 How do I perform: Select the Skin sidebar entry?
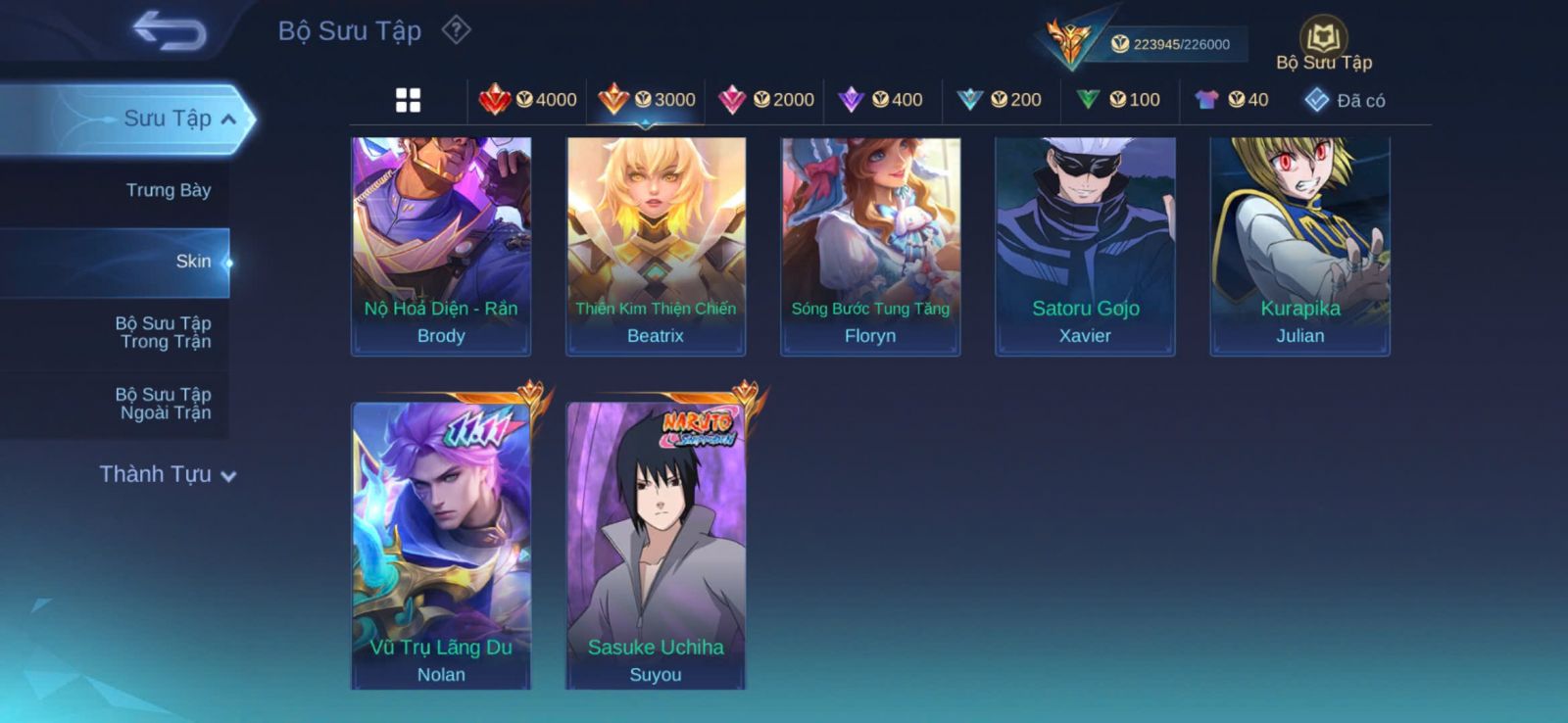coord(192,262)
